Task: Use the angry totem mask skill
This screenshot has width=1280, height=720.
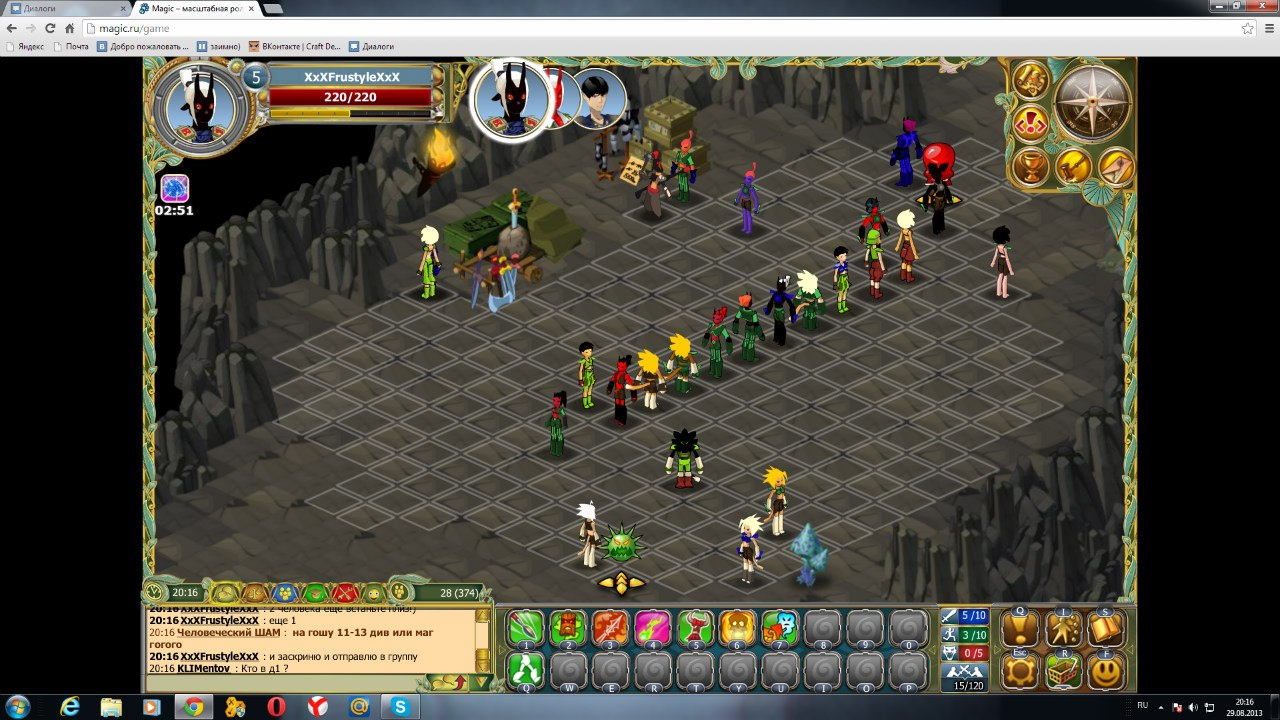Action: (x=568, y=629)
